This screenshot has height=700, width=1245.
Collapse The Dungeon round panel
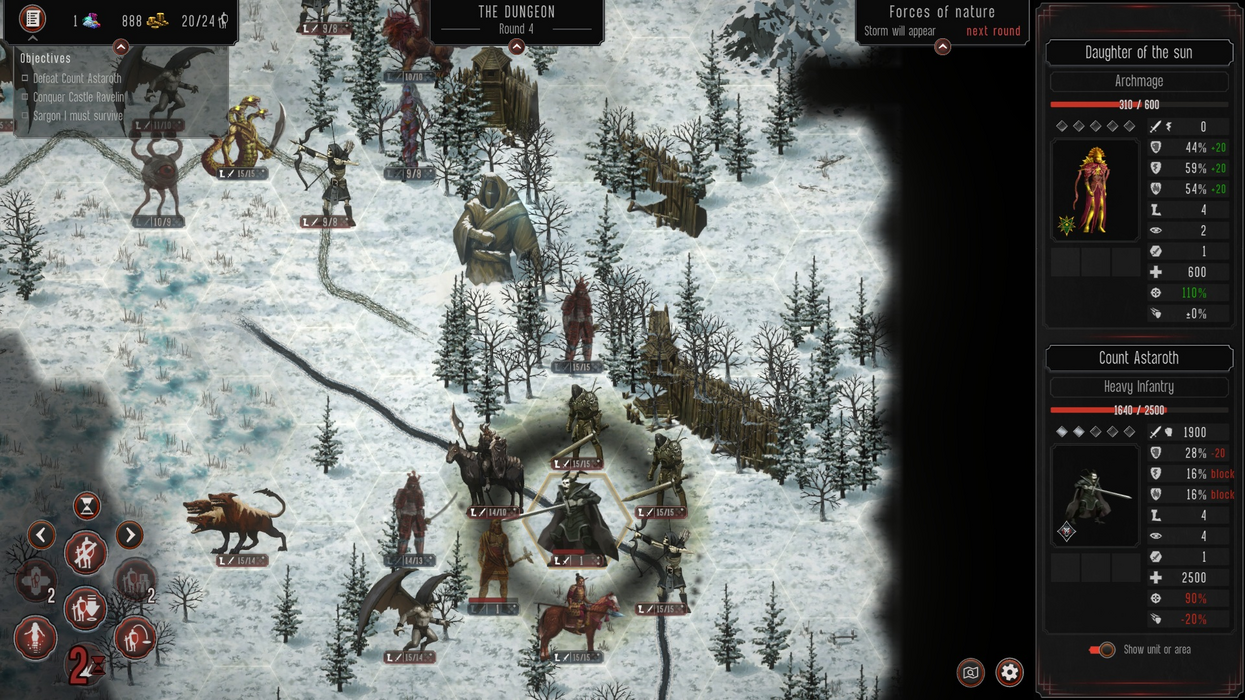(x=517, y=47)
